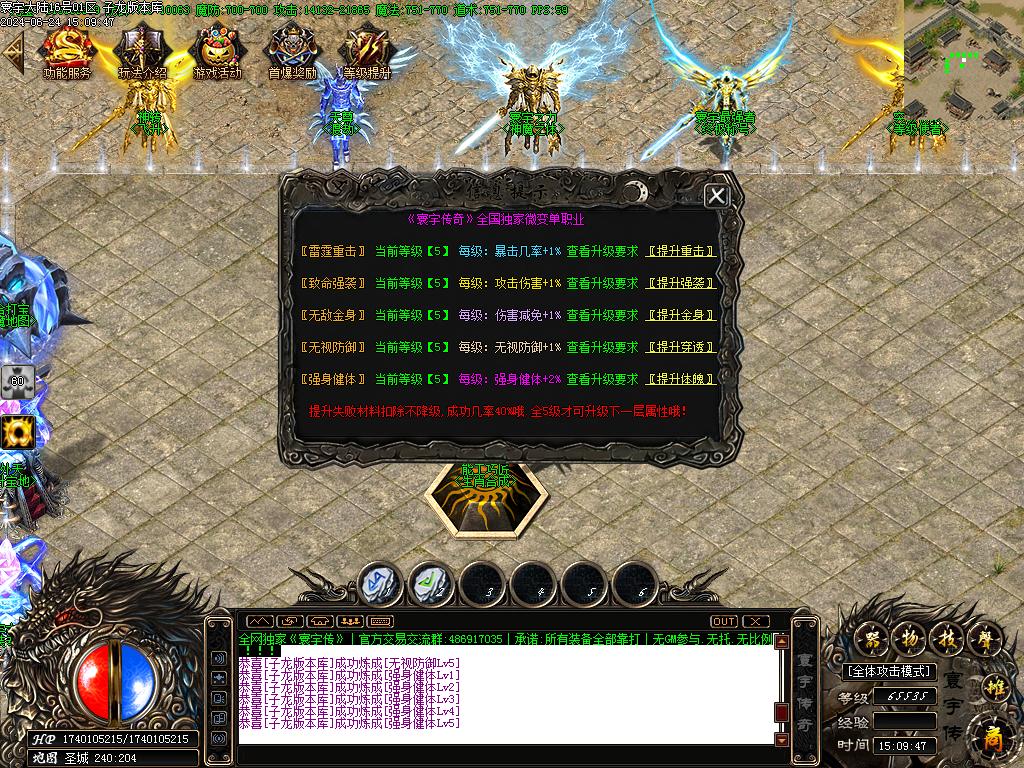This screenshot has width=1024, height=768.
Task: Open the 游戏活动 pumpkin icon
Action: coord(217,52)
